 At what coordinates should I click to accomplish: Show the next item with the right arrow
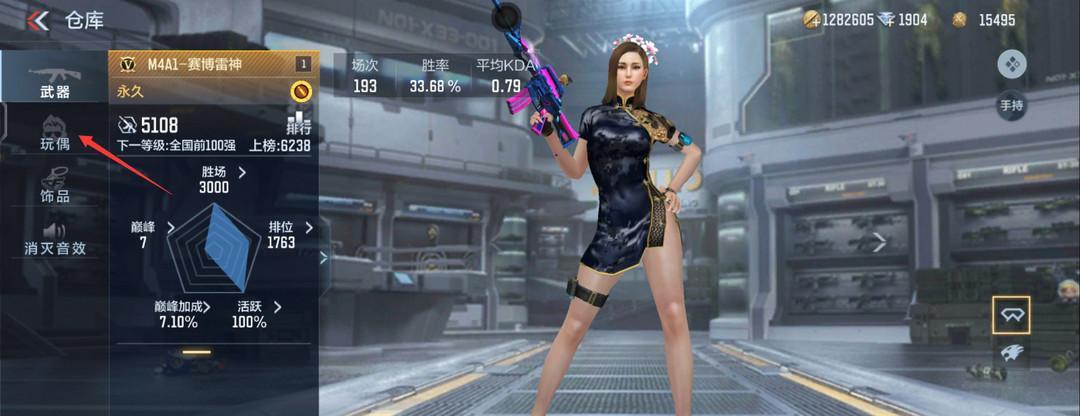click(x=879, y=242)
